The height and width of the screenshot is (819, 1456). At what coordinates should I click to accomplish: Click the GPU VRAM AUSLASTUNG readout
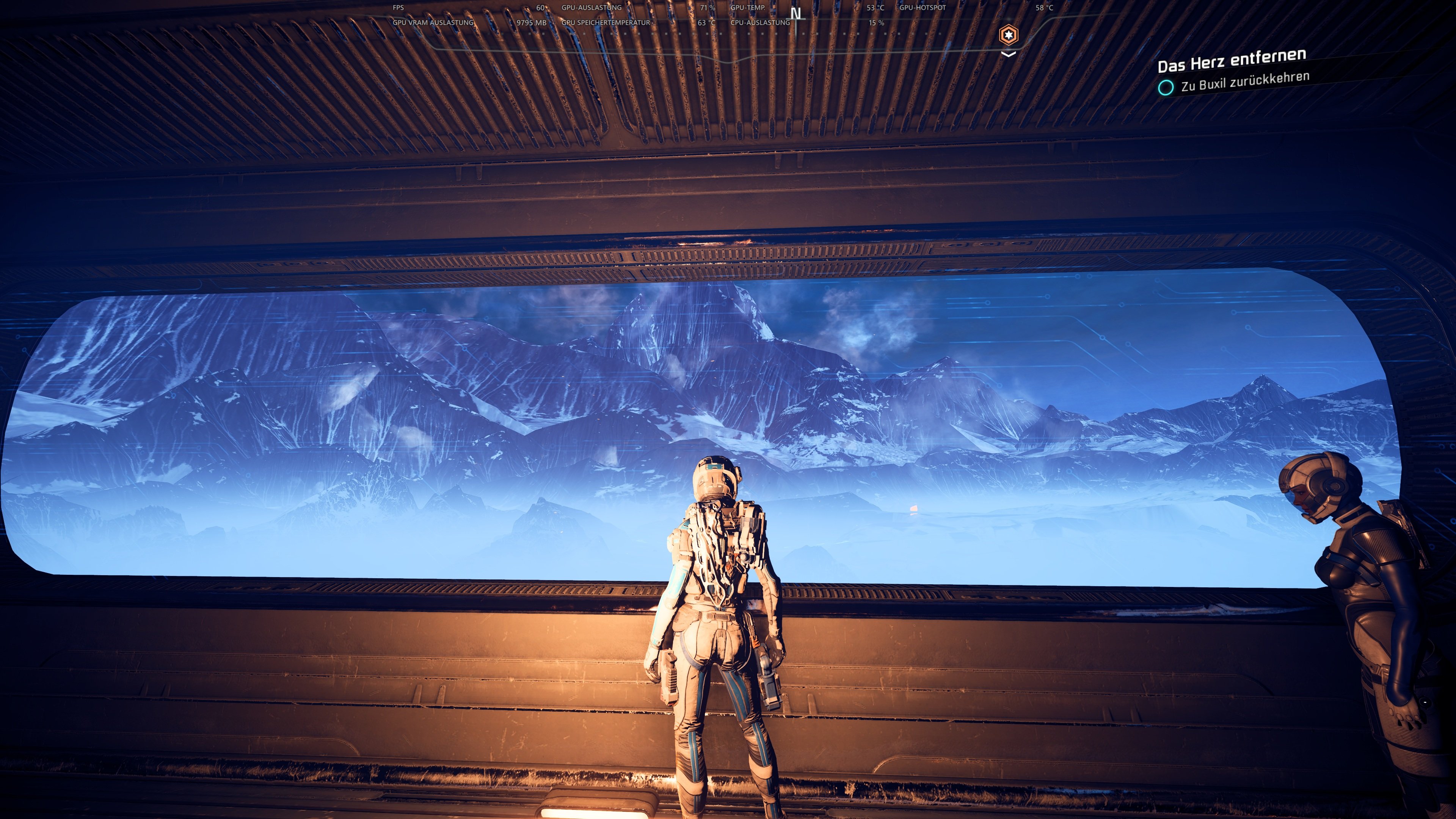pyautogui.click(x=433, y=23)
